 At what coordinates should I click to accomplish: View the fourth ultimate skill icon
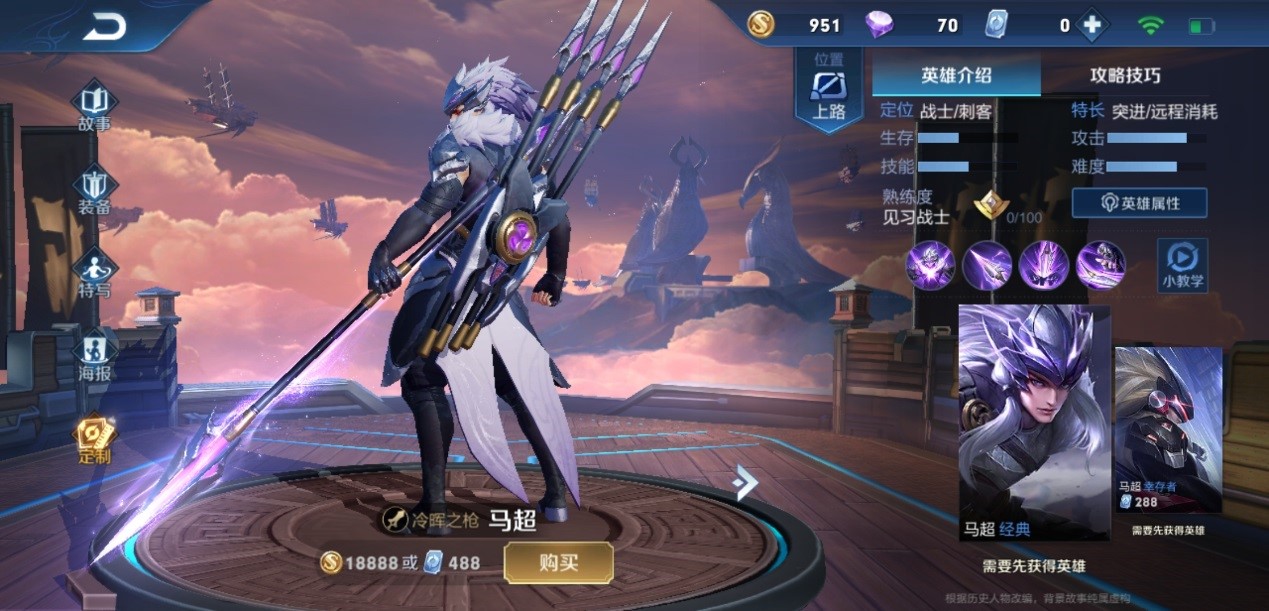tap(1100, 266)
